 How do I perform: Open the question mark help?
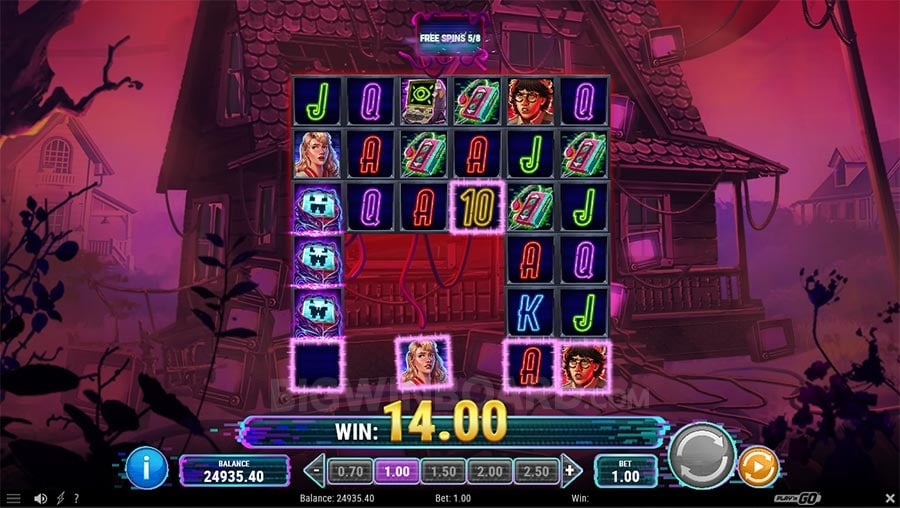pyautogui.click(x=76, y=498)
